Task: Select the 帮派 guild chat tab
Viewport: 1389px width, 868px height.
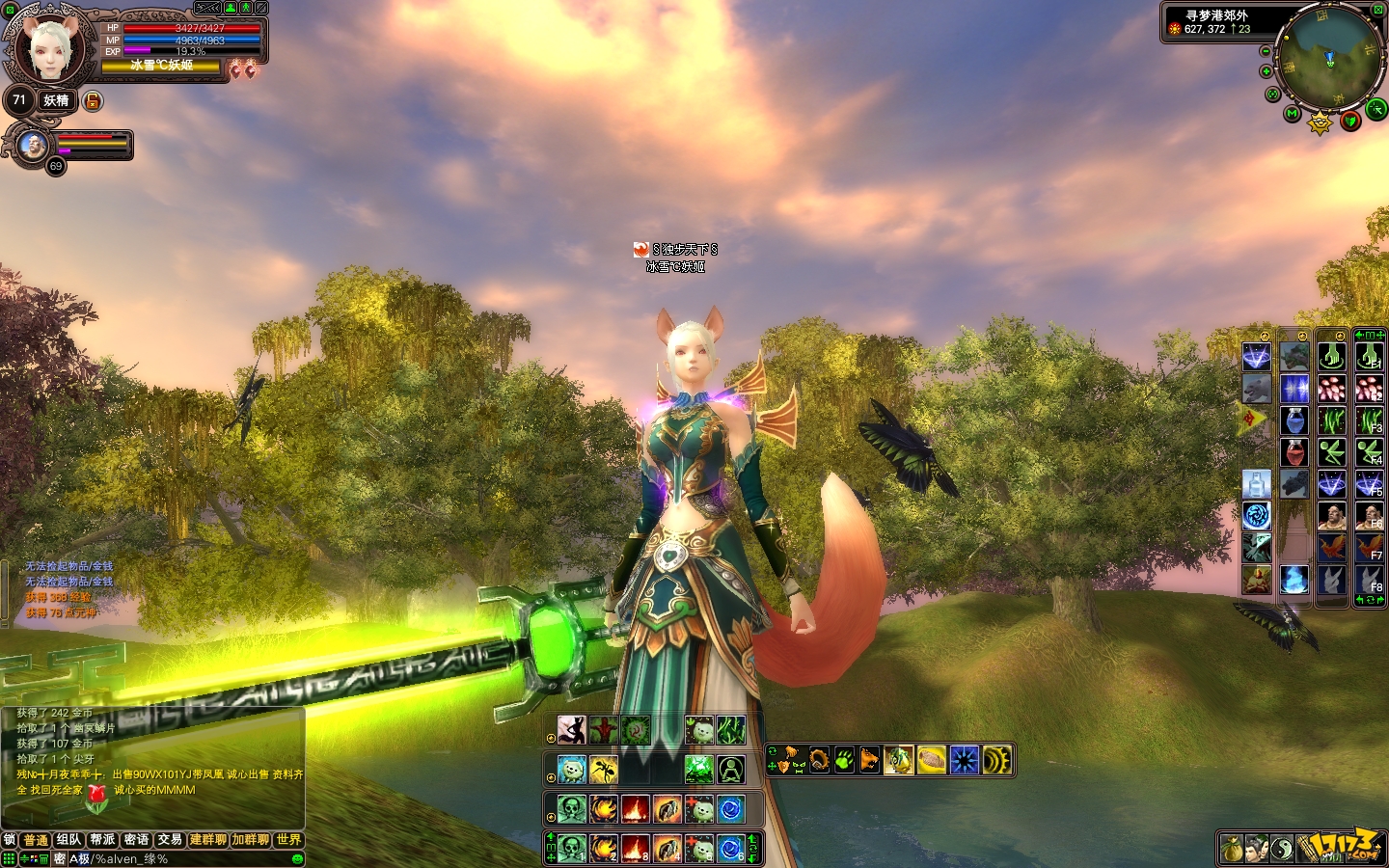Action: click(102, 840)
